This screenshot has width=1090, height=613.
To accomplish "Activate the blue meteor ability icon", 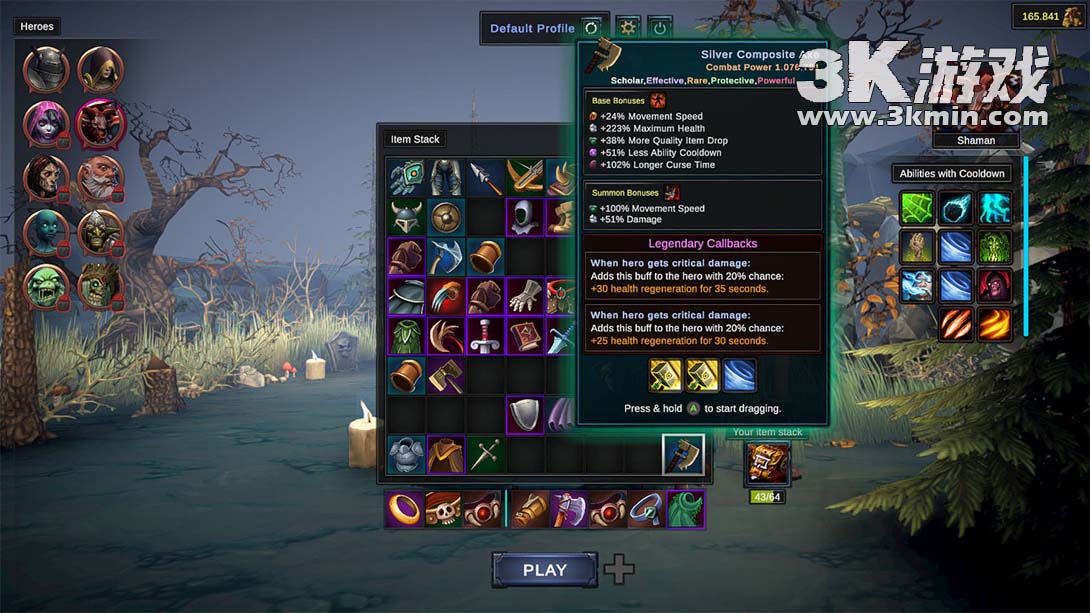I will pyautogui.click(x=955, y=208).
